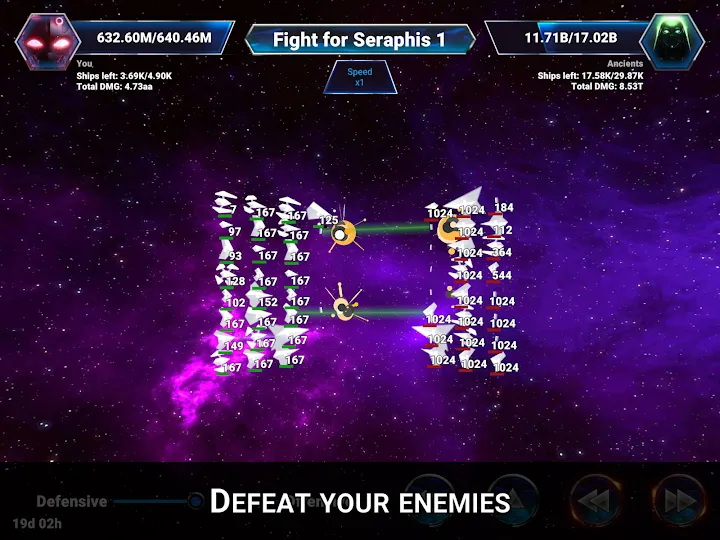
Task: Toggle the Speed x1 button
Action: click(x=359, y=77)
